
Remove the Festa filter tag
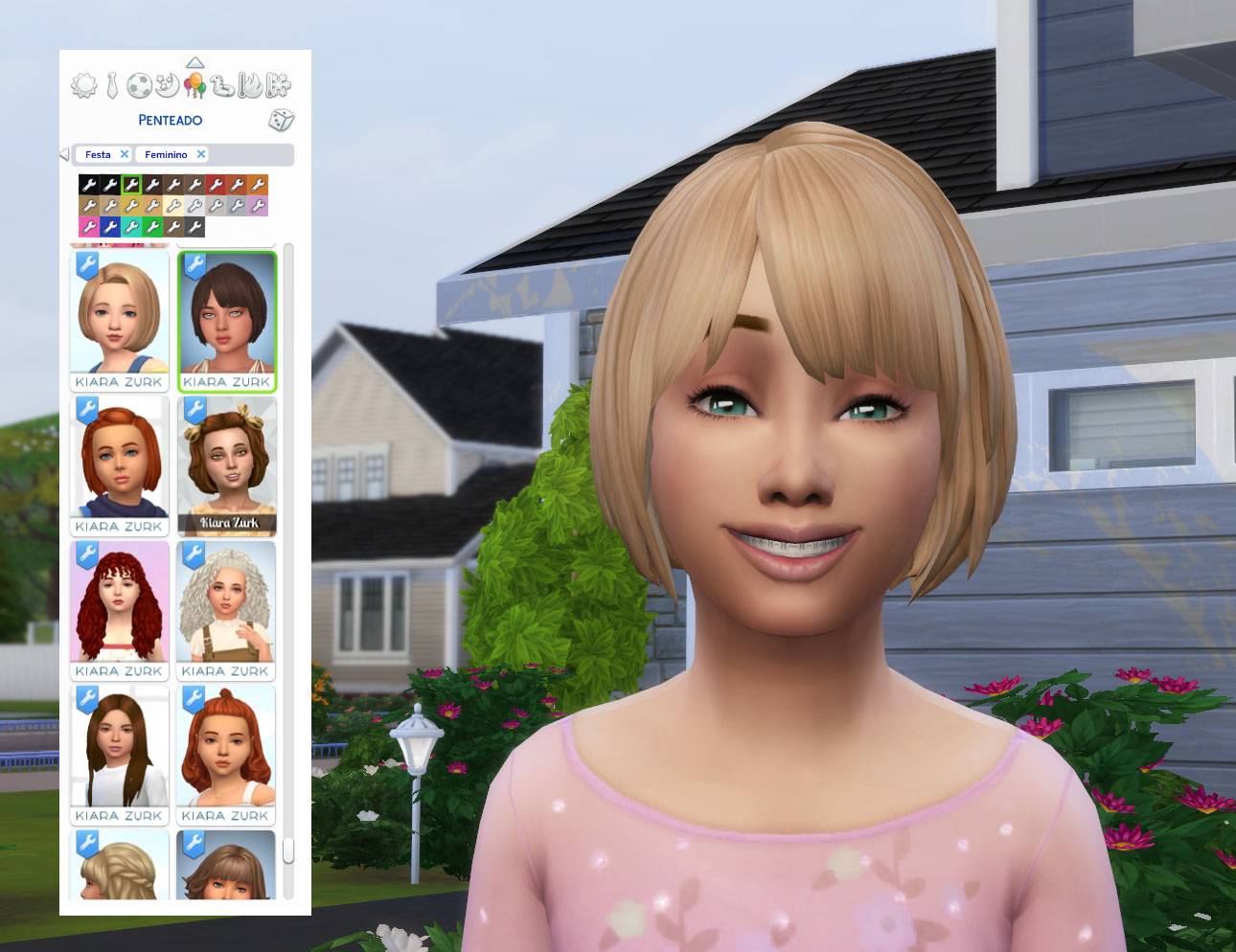point(125,154)
